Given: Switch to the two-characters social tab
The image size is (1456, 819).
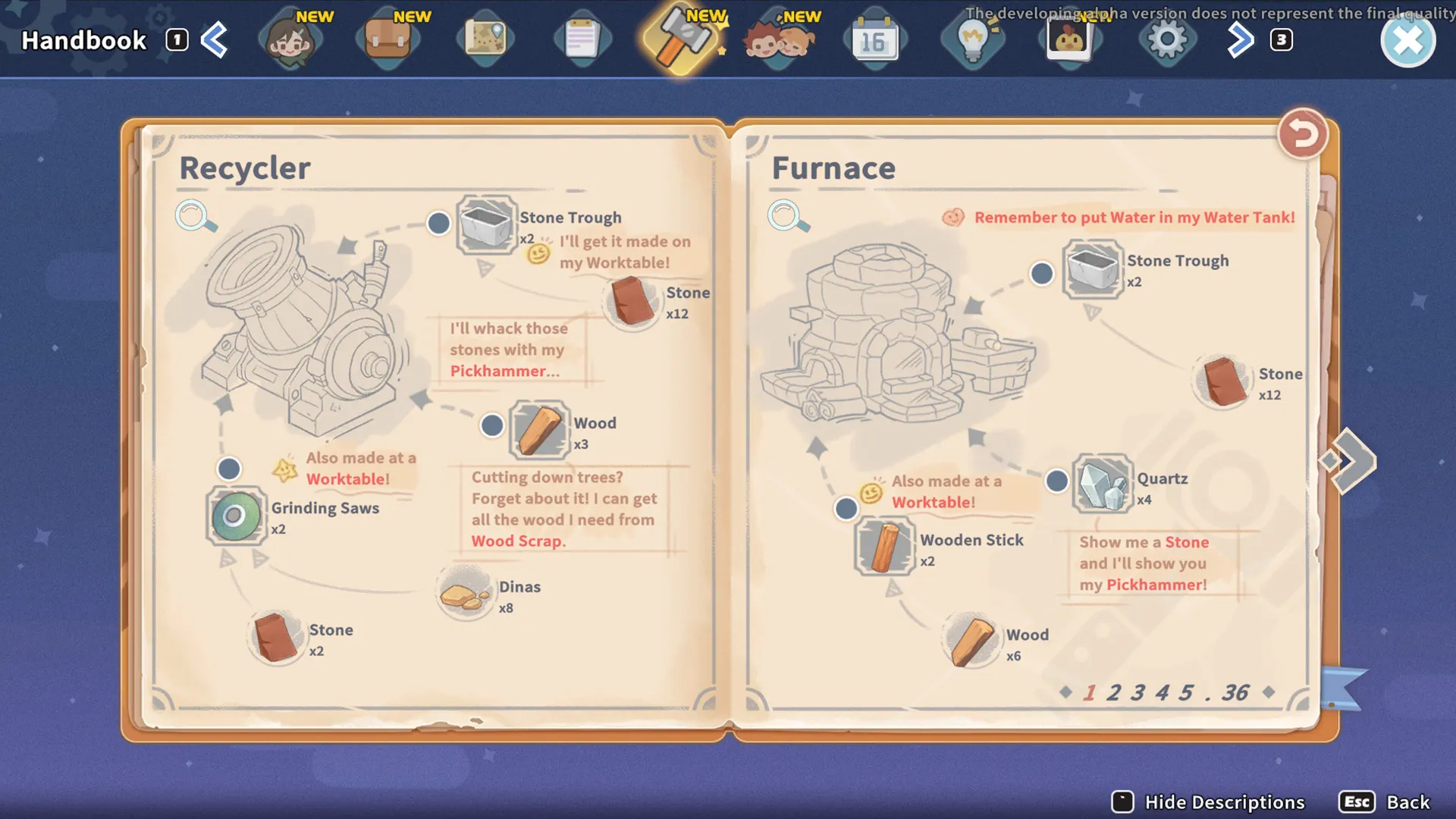Looking at the screenshot, I should (778, 41).
